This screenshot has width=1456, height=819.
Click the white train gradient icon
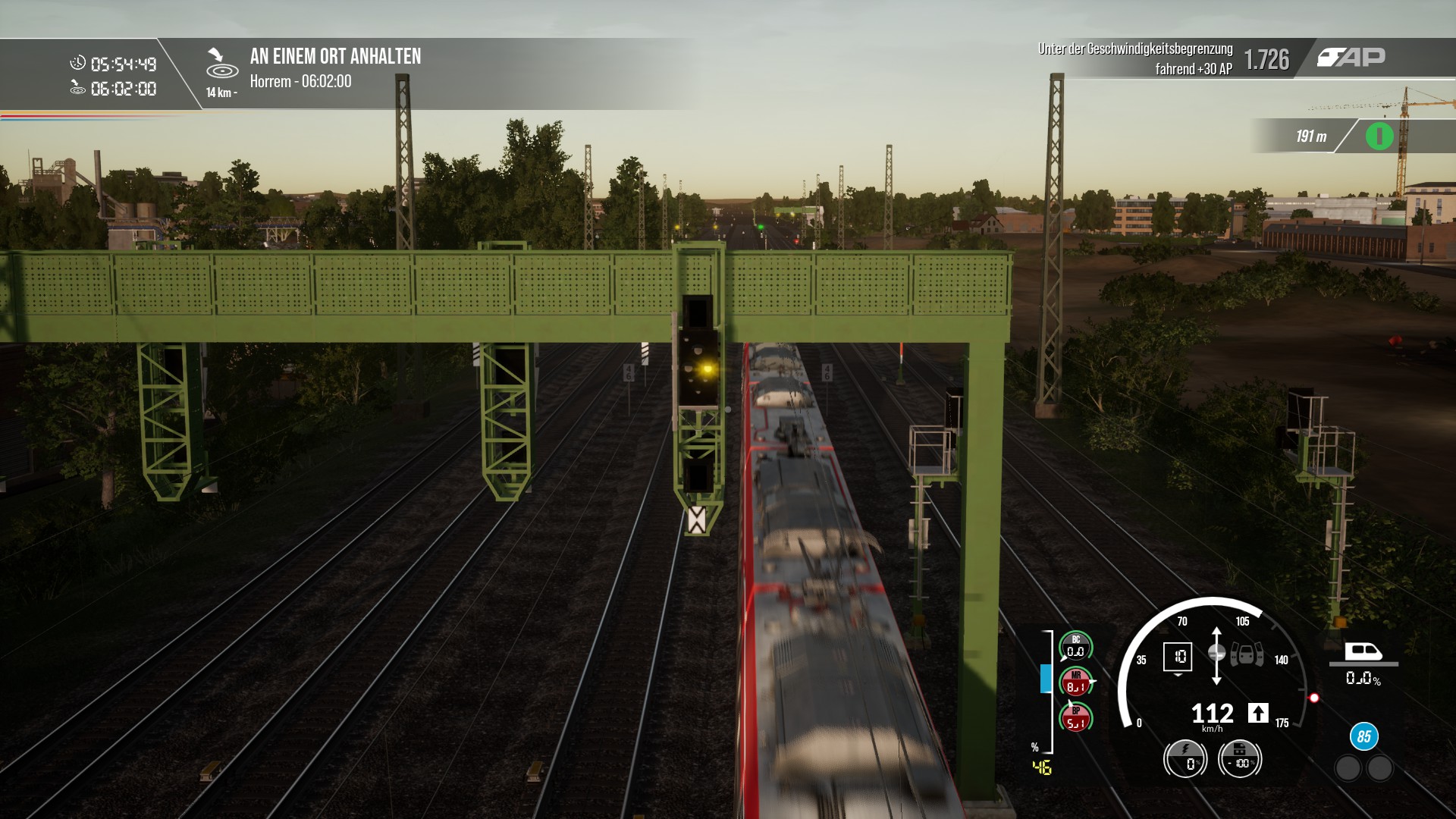coord(1363,652)
